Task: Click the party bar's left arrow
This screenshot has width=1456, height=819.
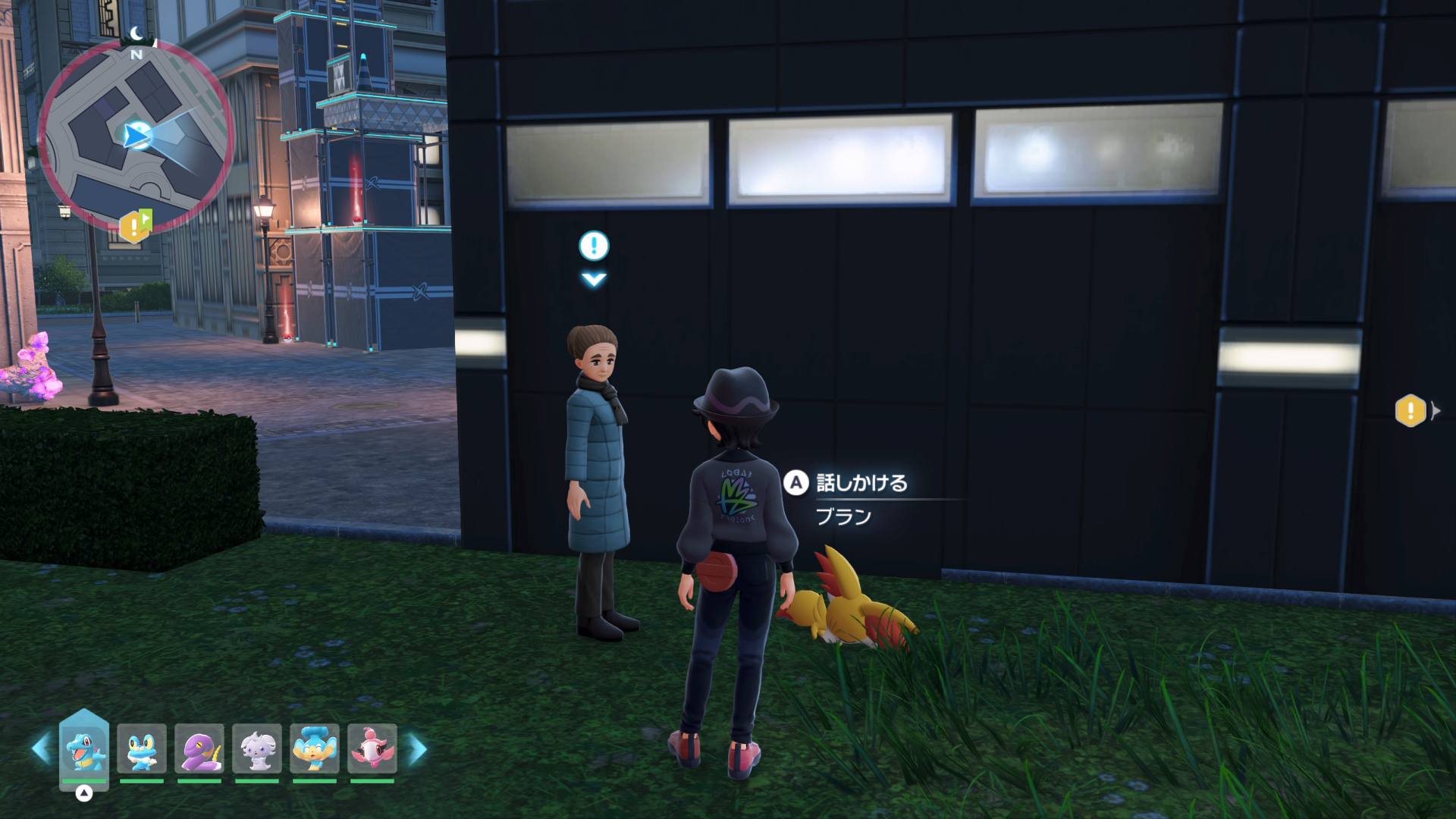Action: pyautogui.click(x=41, y=748)
